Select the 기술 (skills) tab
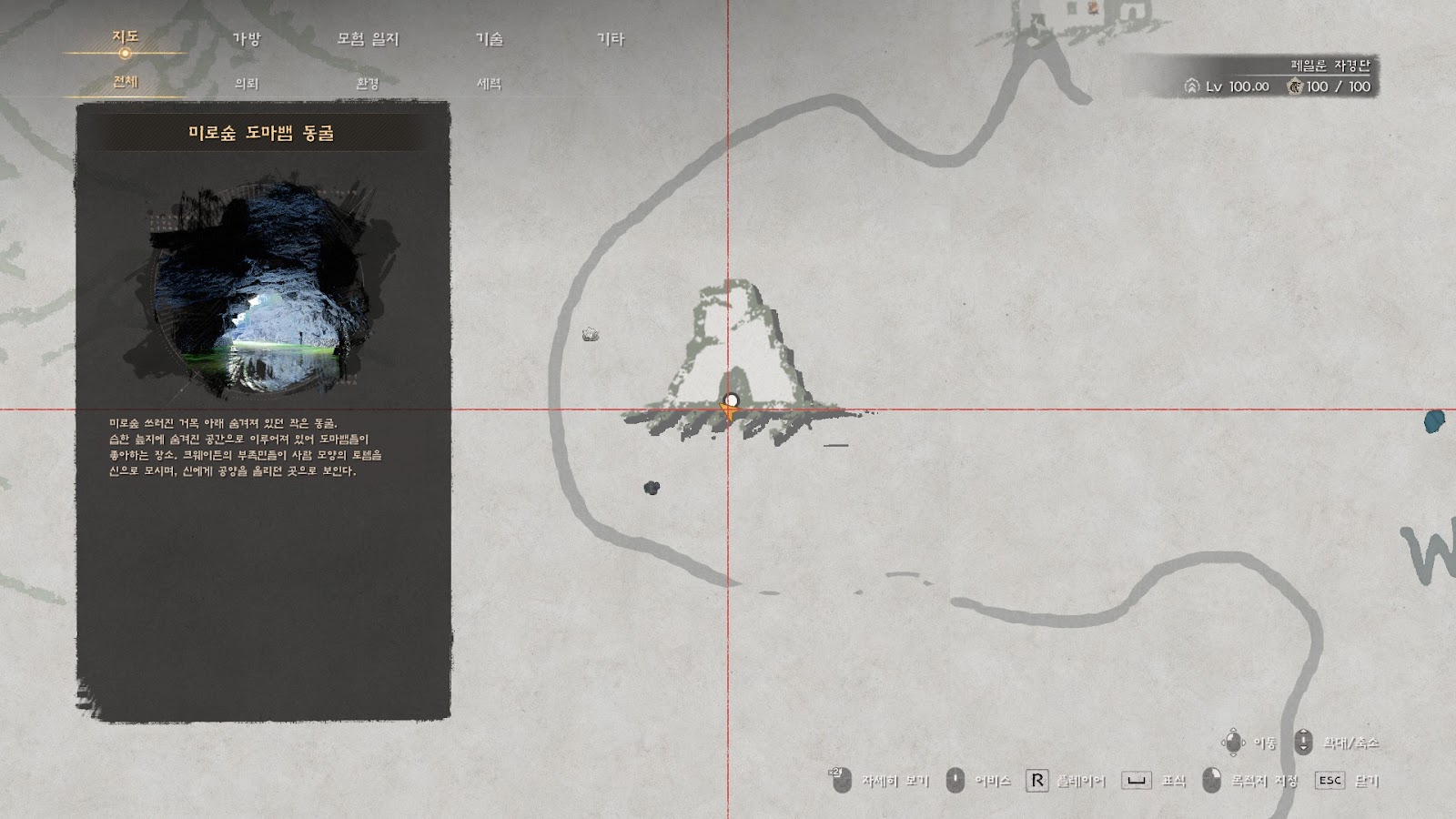Screen dimensions: 1456x819 tap(489, 39)
